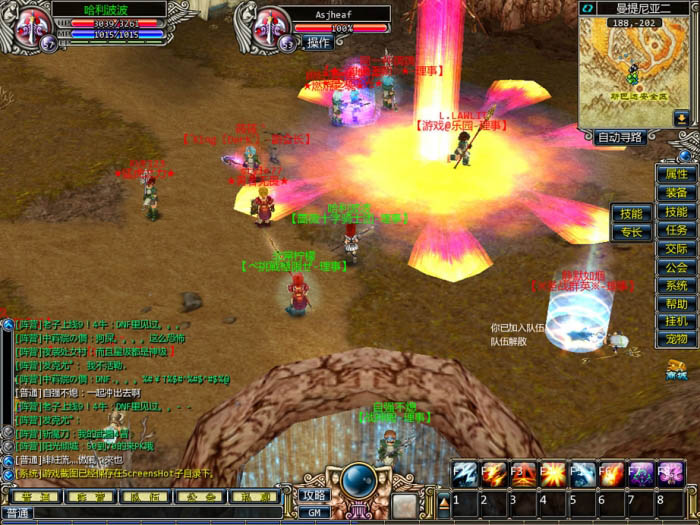Open the 挂机 auto-play menu
The width and height of the screenshot is (700, 525).
pos(676,321)
